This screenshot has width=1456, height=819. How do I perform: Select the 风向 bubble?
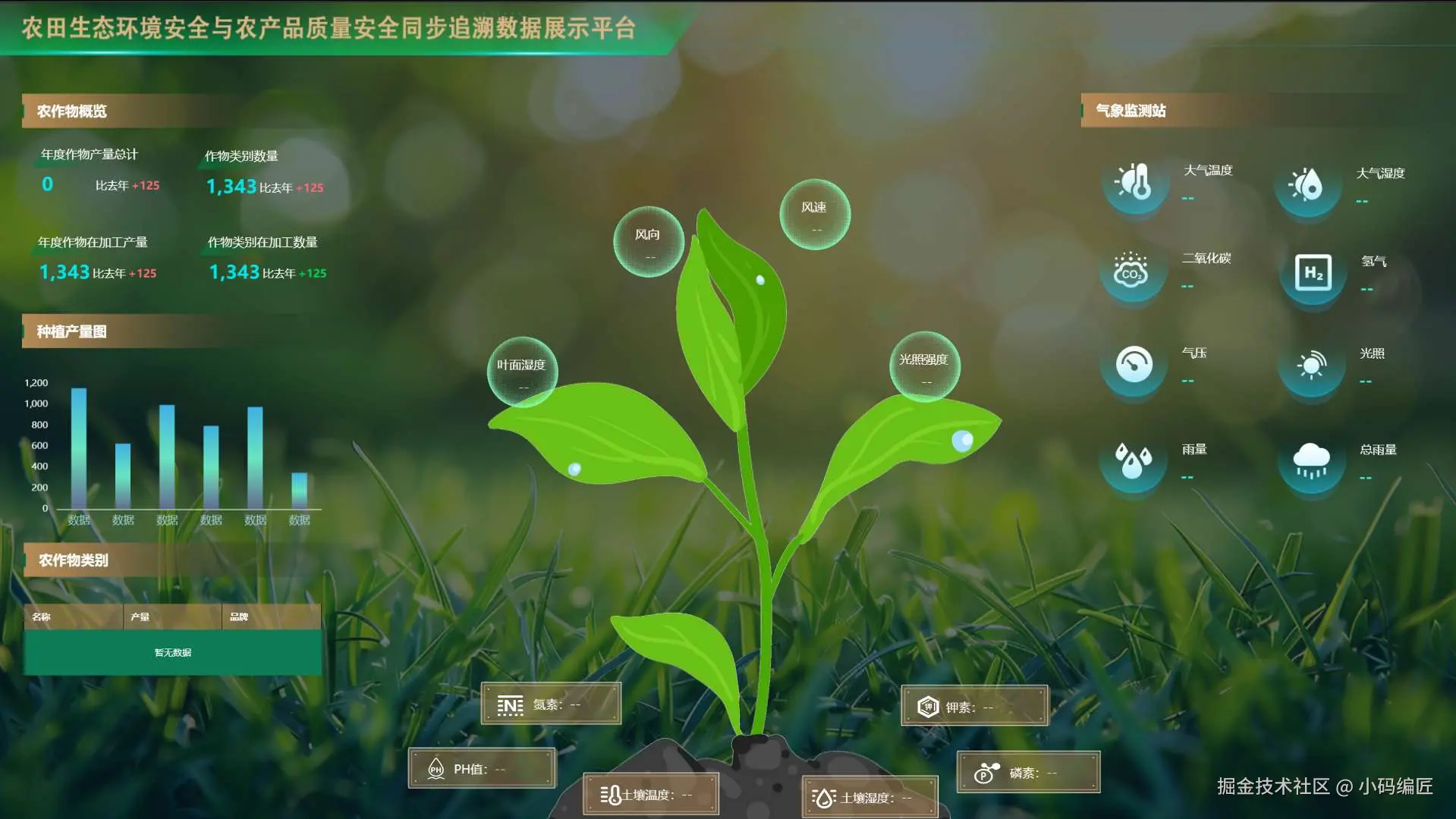(x=648, y=242)
